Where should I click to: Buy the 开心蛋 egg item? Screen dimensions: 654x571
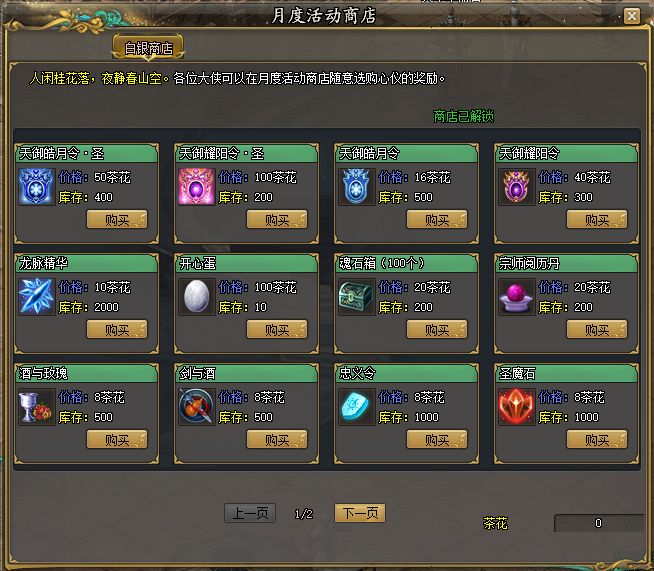pos(277,329)
